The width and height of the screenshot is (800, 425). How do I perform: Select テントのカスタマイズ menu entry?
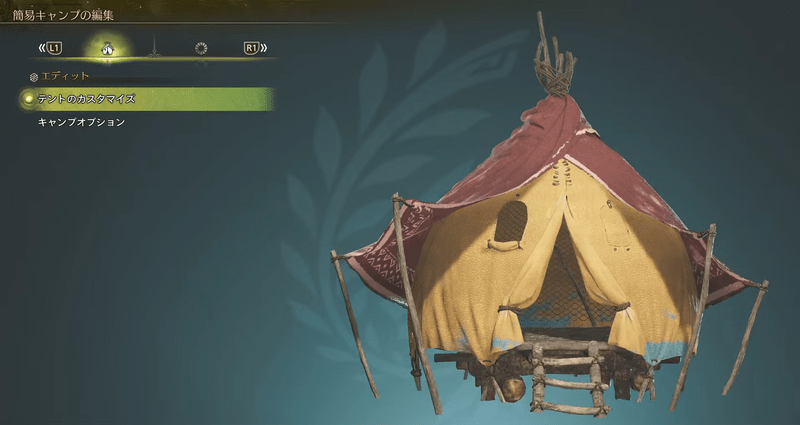(x=86, y=99)
